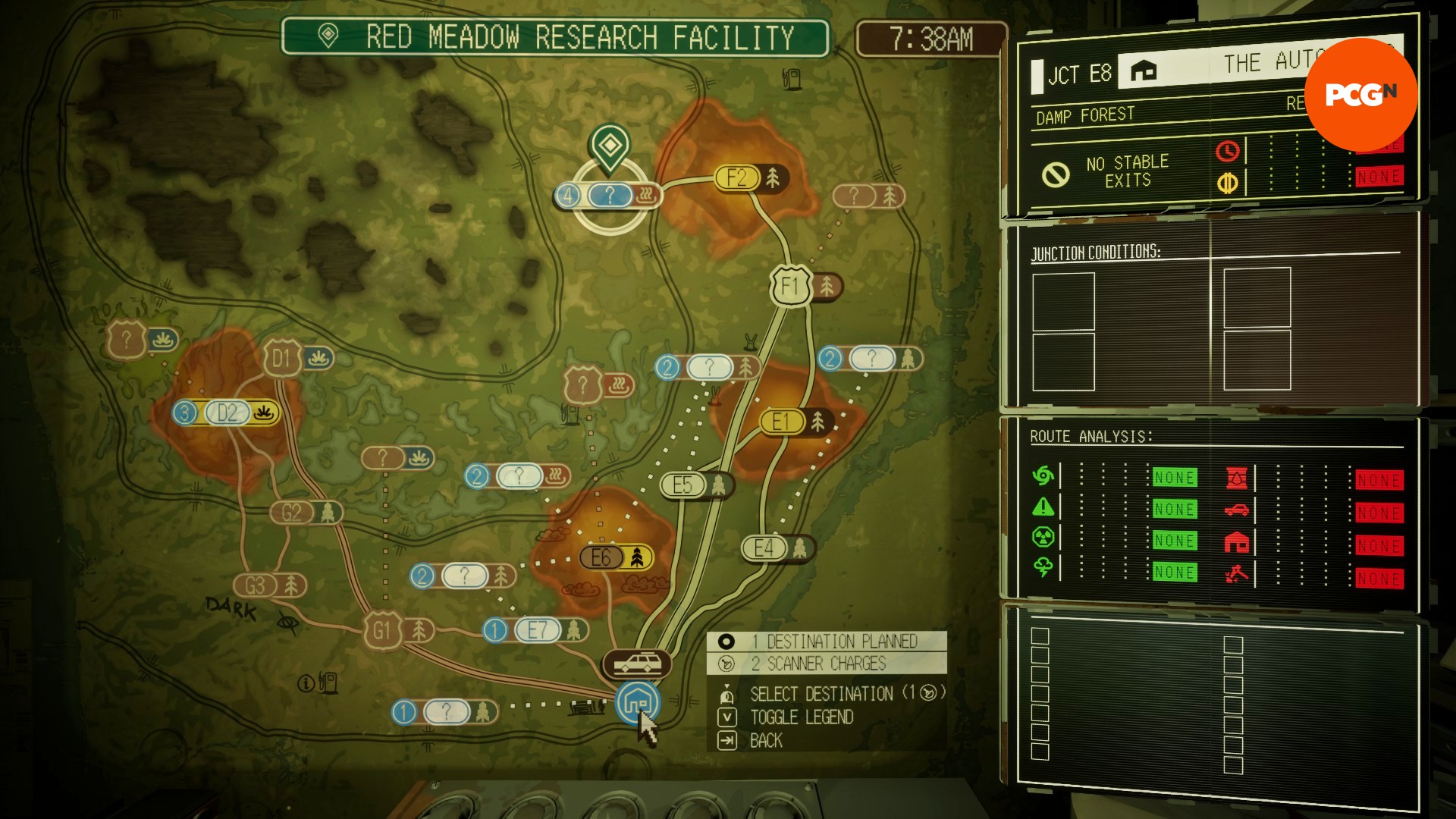The width and height of the screenshot is (1456, 819).
Task: Select the G2 junction node
Action: pyautogui.click(x=292, y=513)
